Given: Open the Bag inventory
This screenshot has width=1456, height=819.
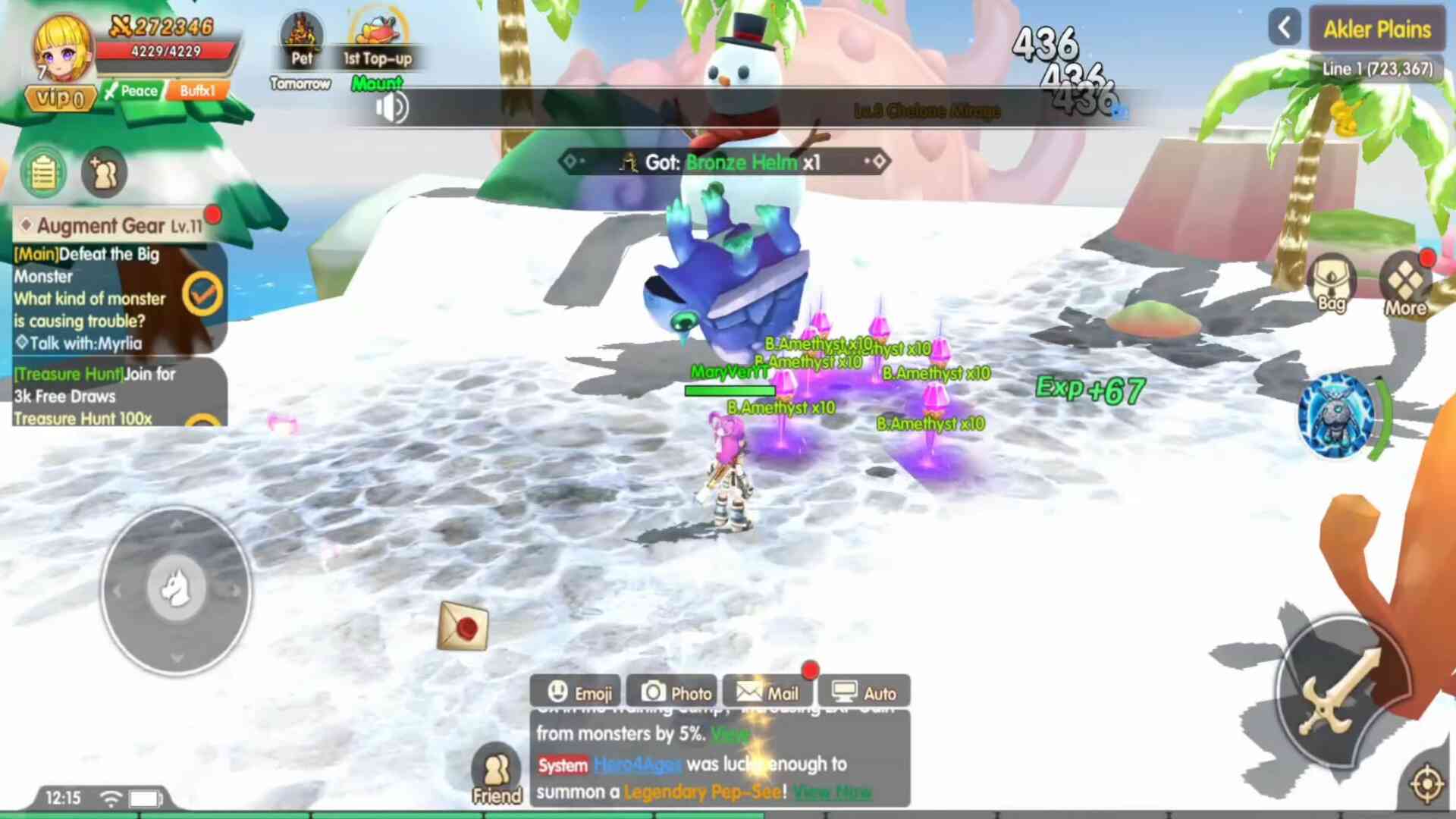Looking at the screenshot, I should pyautogui.click(x=1331, y=284).
